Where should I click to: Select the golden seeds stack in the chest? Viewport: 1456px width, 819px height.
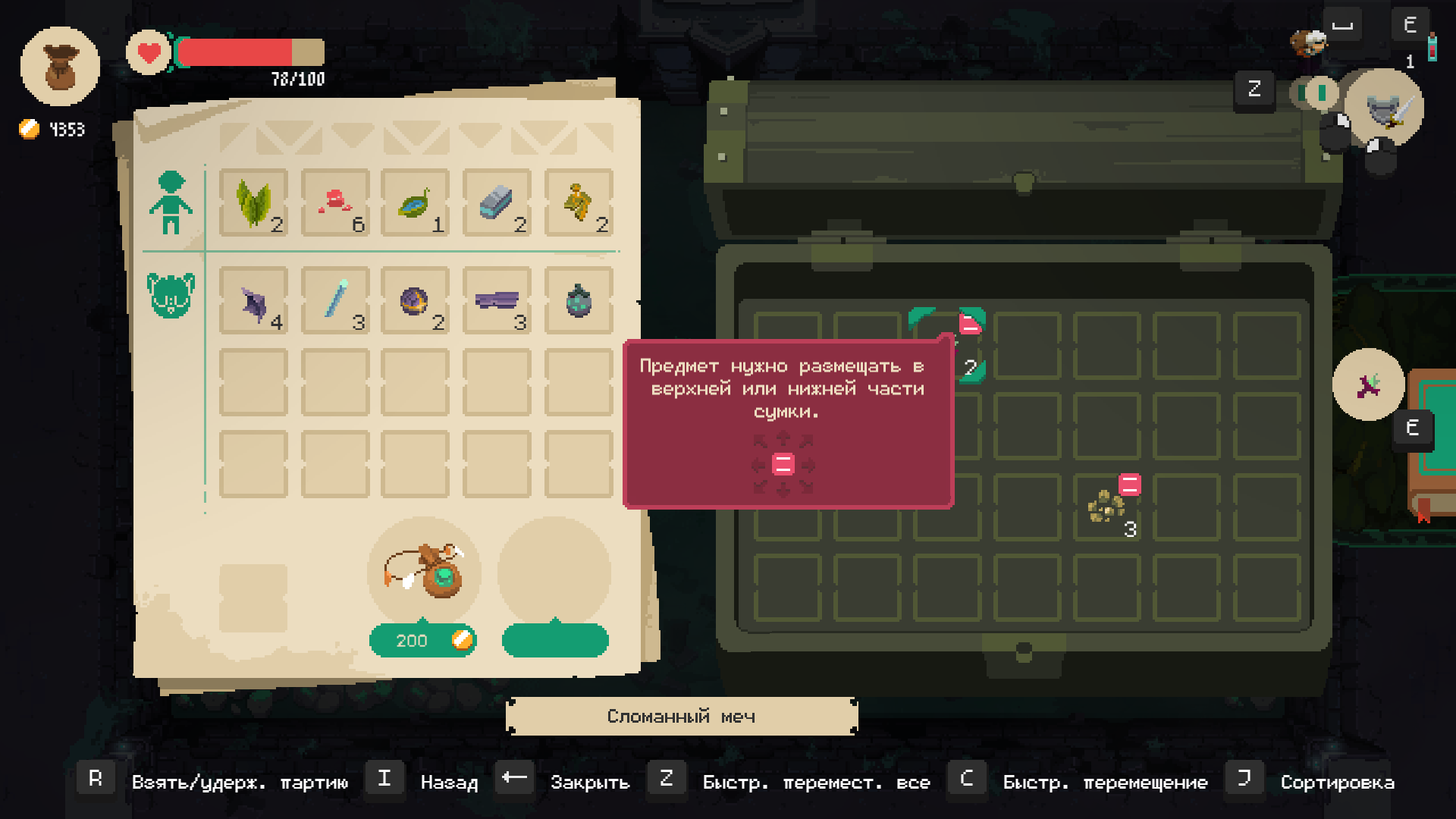tap(1107, 507)
